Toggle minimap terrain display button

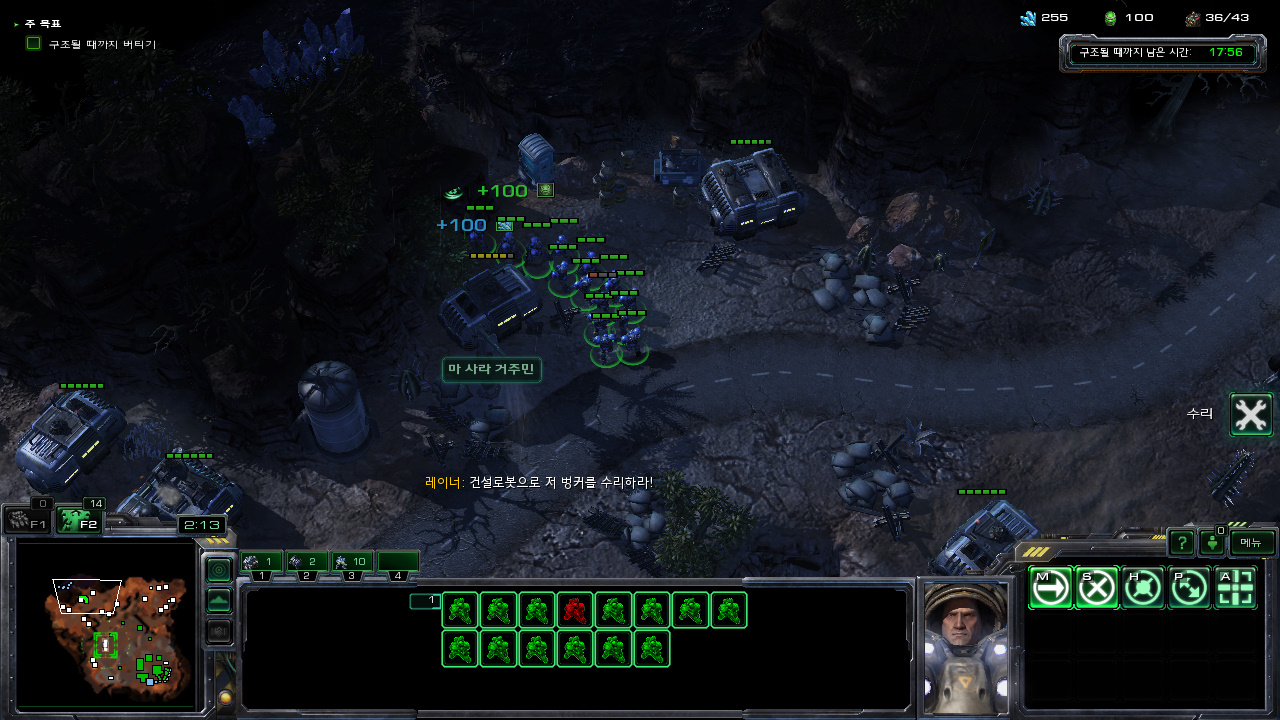click(x=218, y=600)
